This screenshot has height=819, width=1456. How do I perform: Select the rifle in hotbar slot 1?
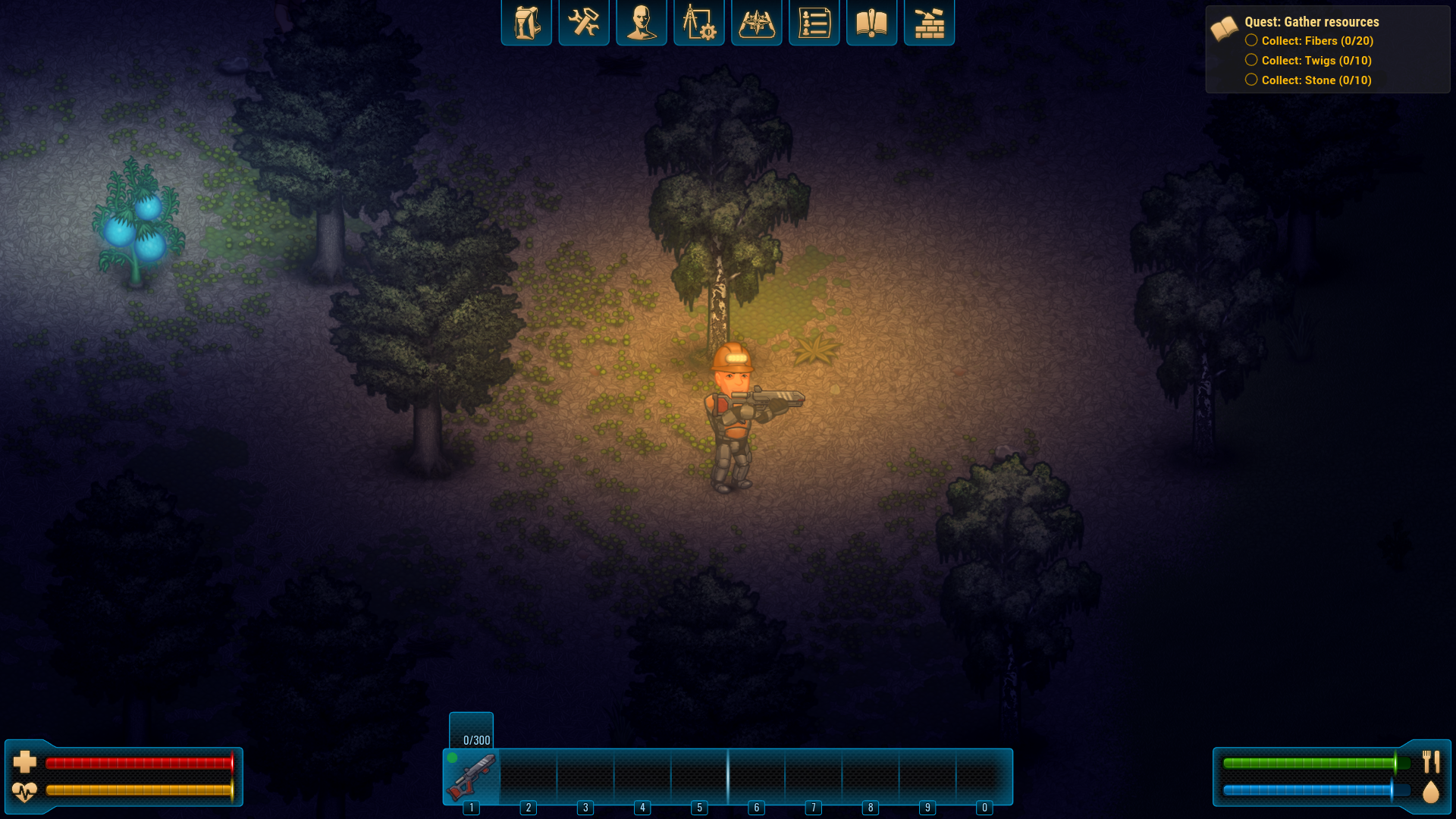coord(472,777)
